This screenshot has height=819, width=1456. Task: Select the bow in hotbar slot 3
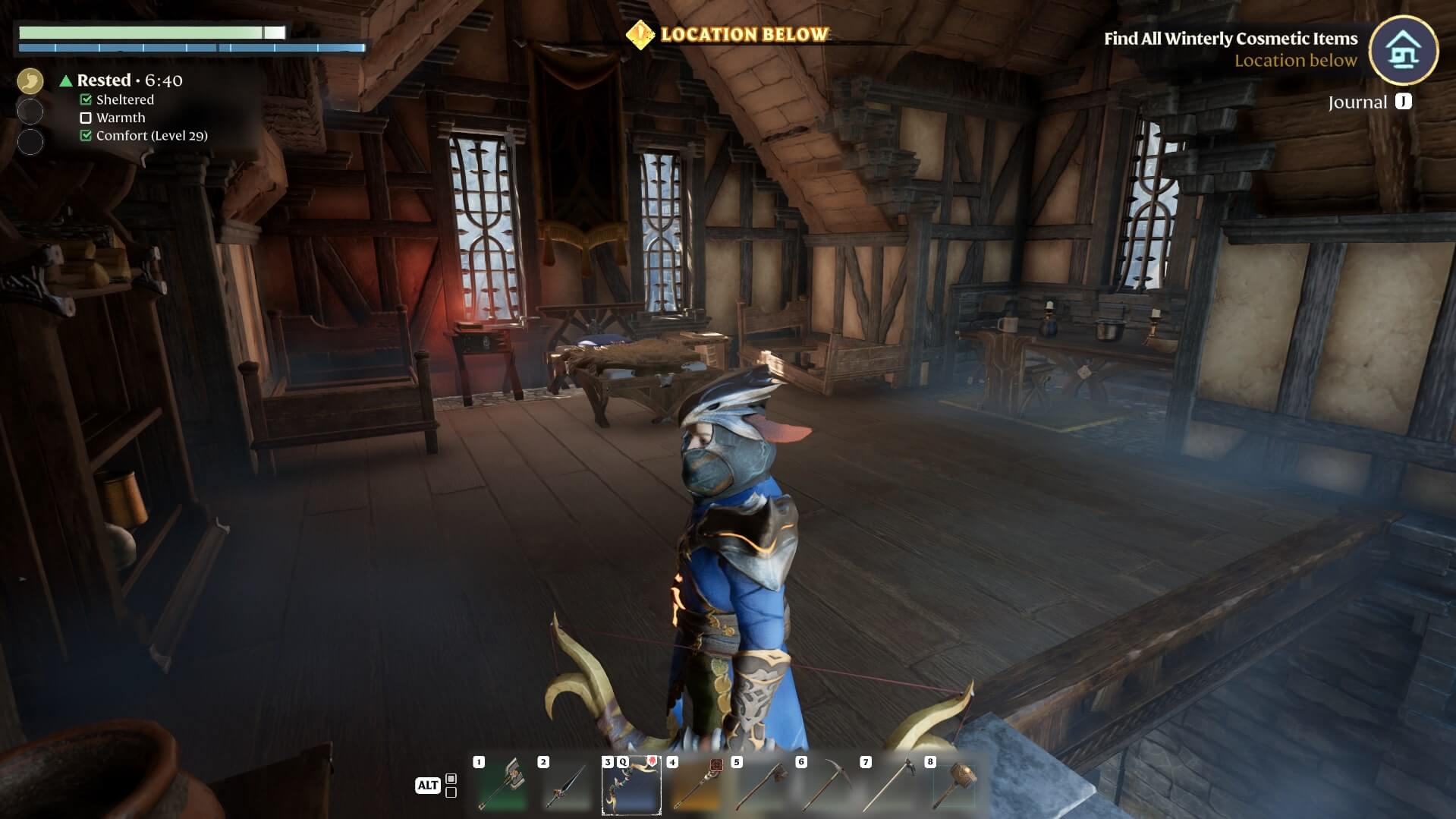coord(631,786)
